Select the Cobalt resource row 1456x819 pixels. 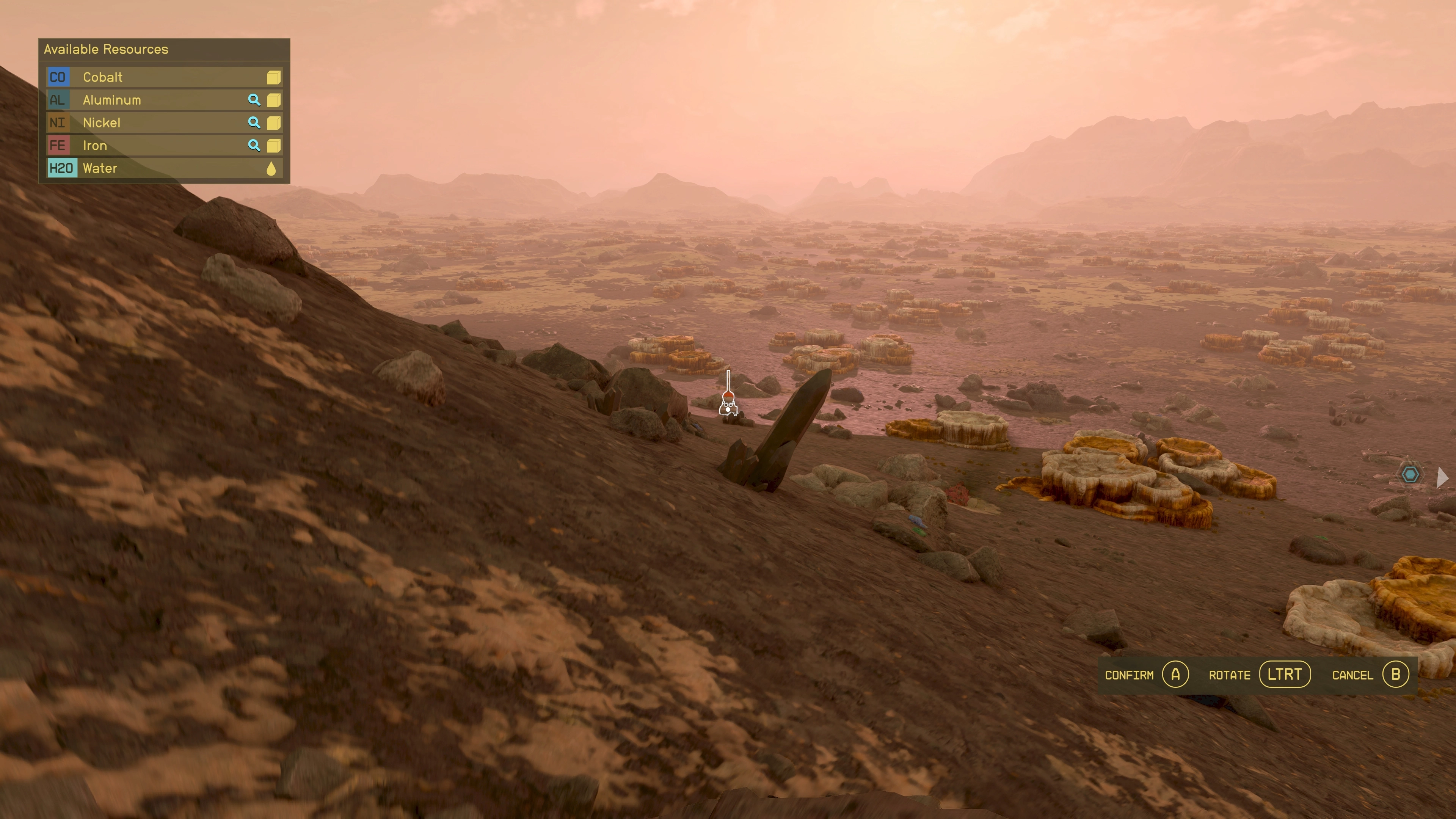click(x=164, y=77)
